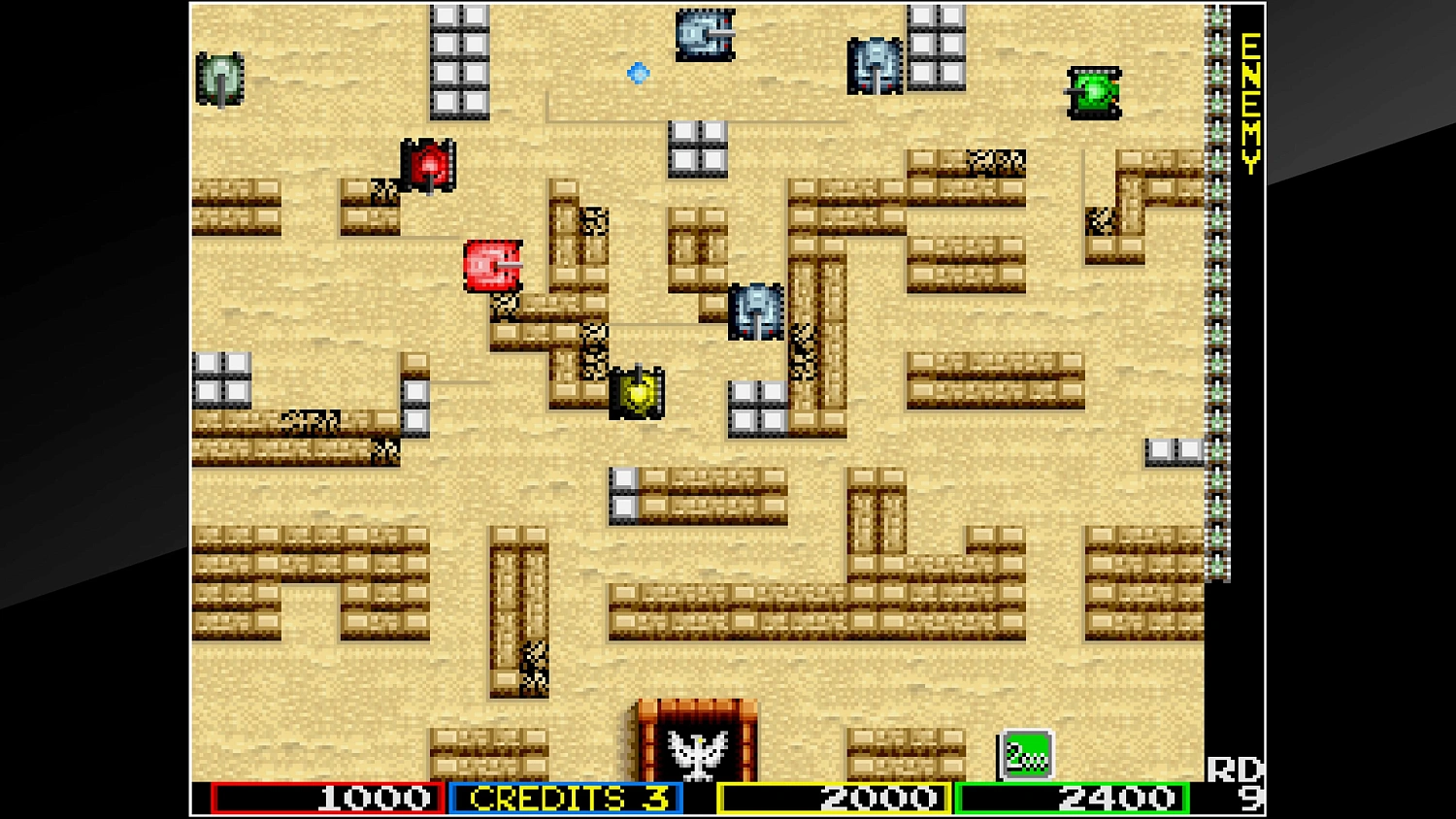Click the blue tank next to the vertical bricks
Screen dimensions: 1456x819
click(757, 311)
